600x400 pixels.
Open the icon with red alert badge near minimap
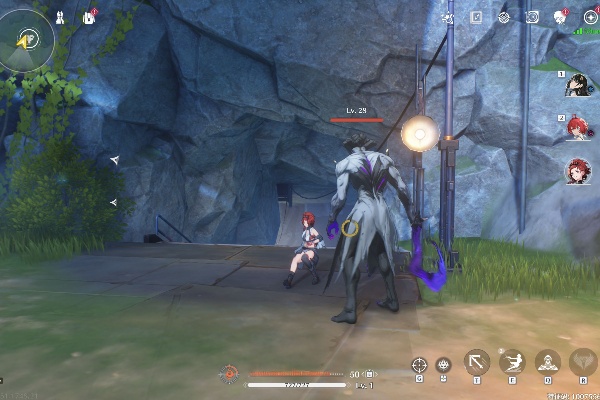88,17
